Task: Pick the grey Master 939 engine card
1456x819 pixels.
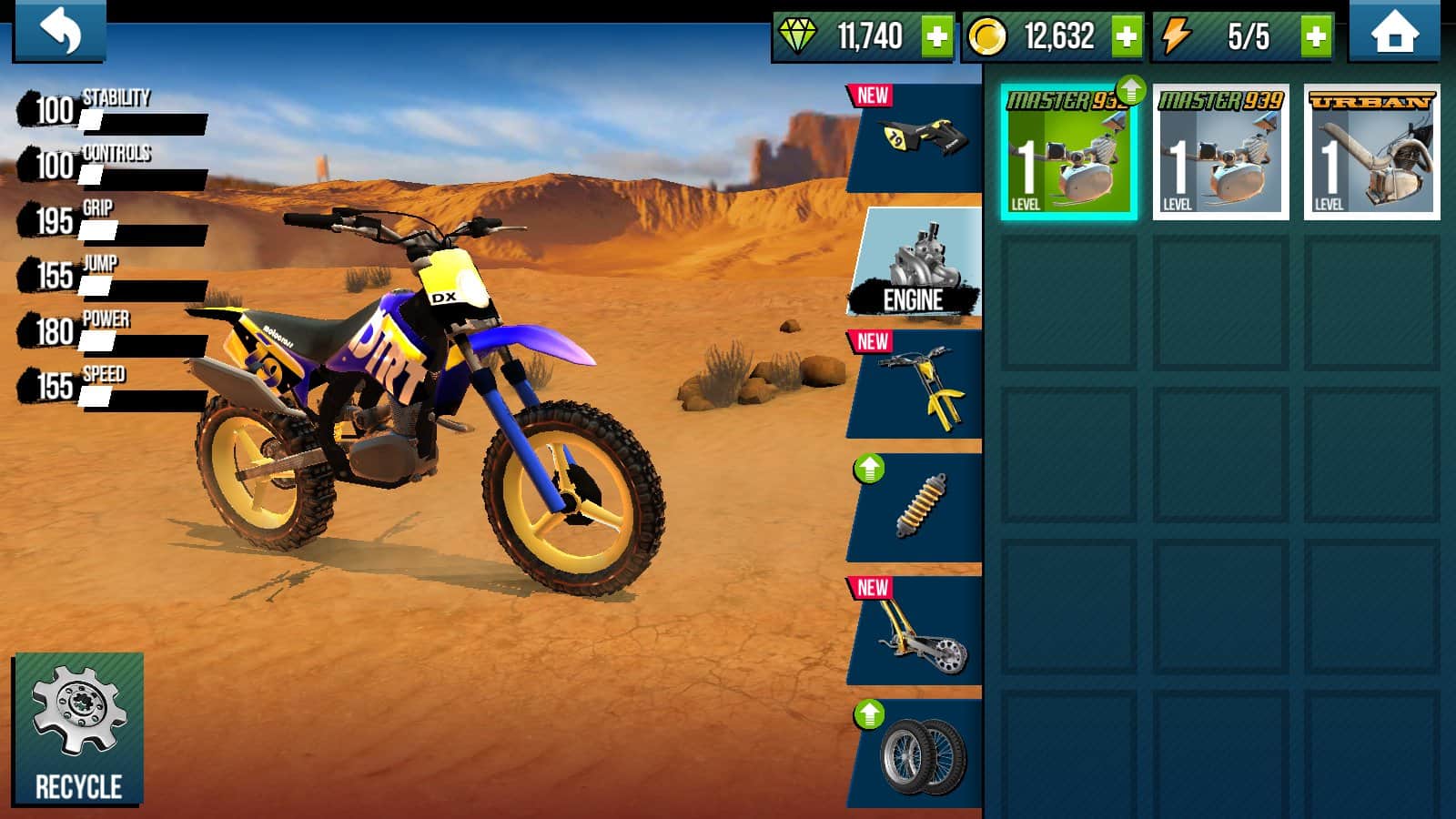Action: [x=1220, y=153]
